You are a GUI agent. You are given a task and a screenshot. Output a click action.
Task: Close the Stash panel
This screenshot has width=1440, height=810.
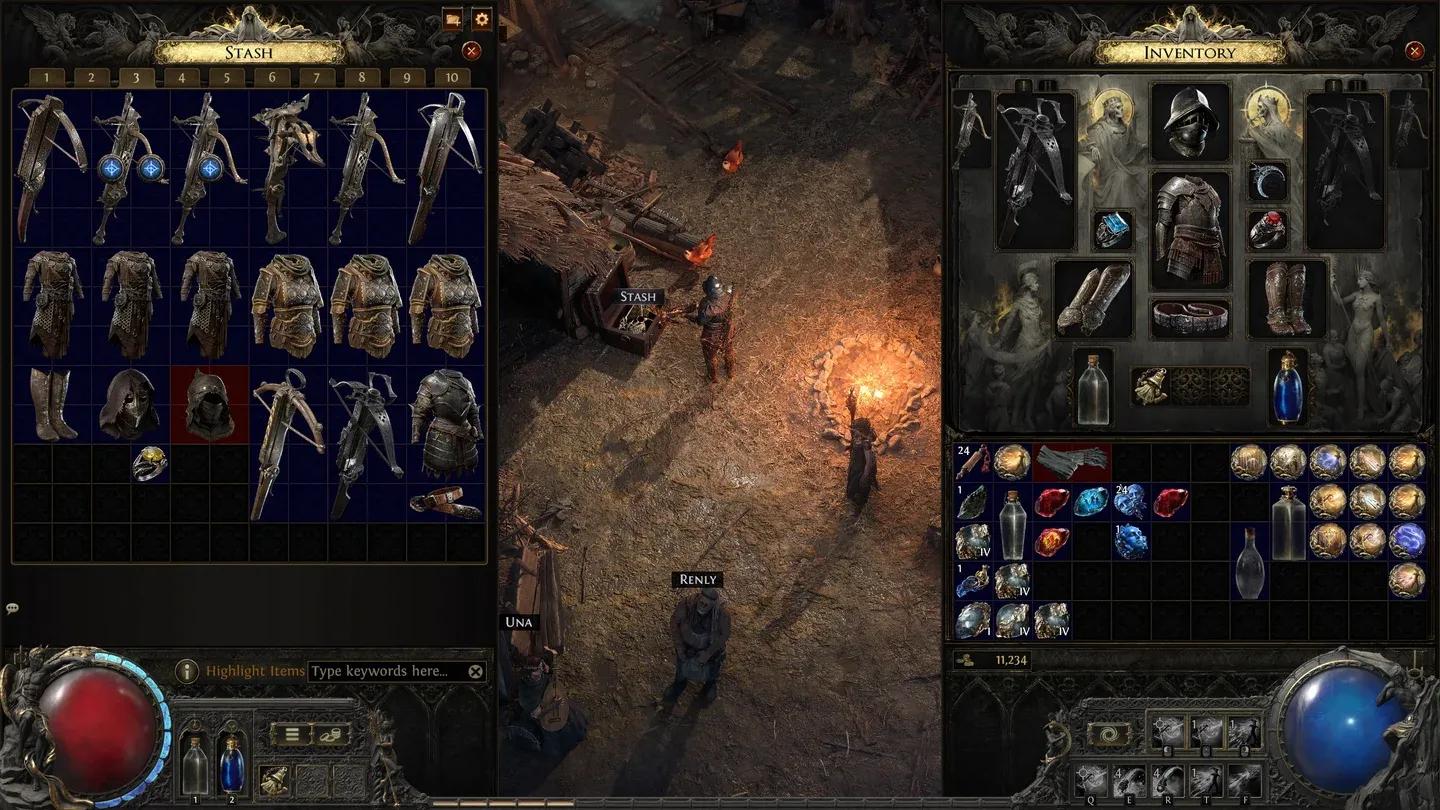tap(472, 51)
